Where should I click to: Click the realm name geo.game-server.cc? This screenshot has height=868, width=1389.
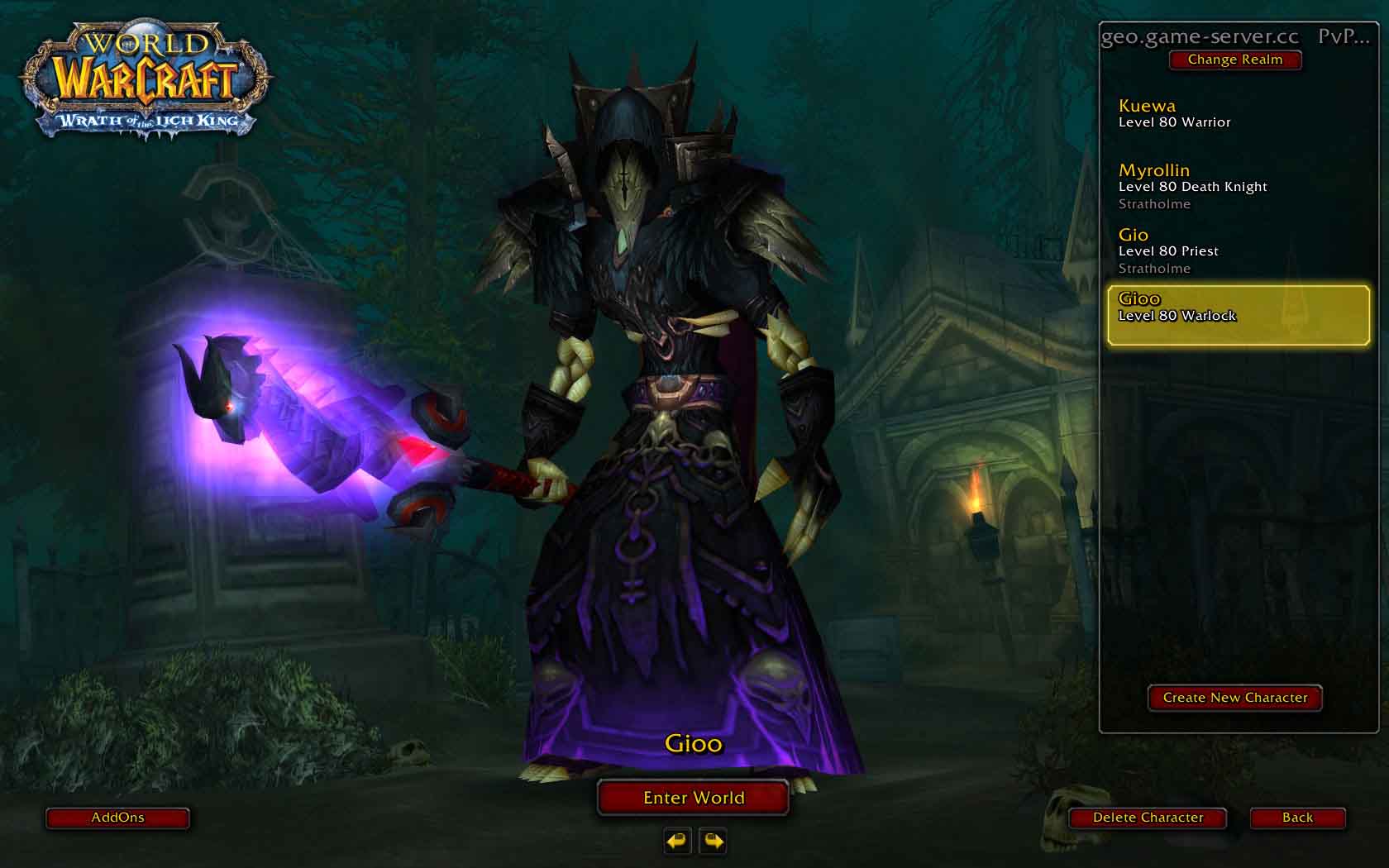[x=1198, y=36]
